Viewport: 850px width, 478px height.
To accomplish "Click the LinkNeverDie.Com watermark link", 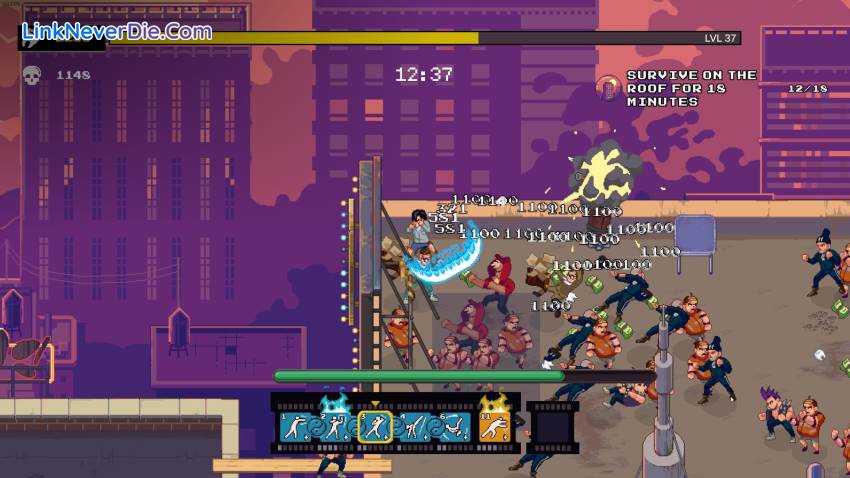I will tap(117, 31).
